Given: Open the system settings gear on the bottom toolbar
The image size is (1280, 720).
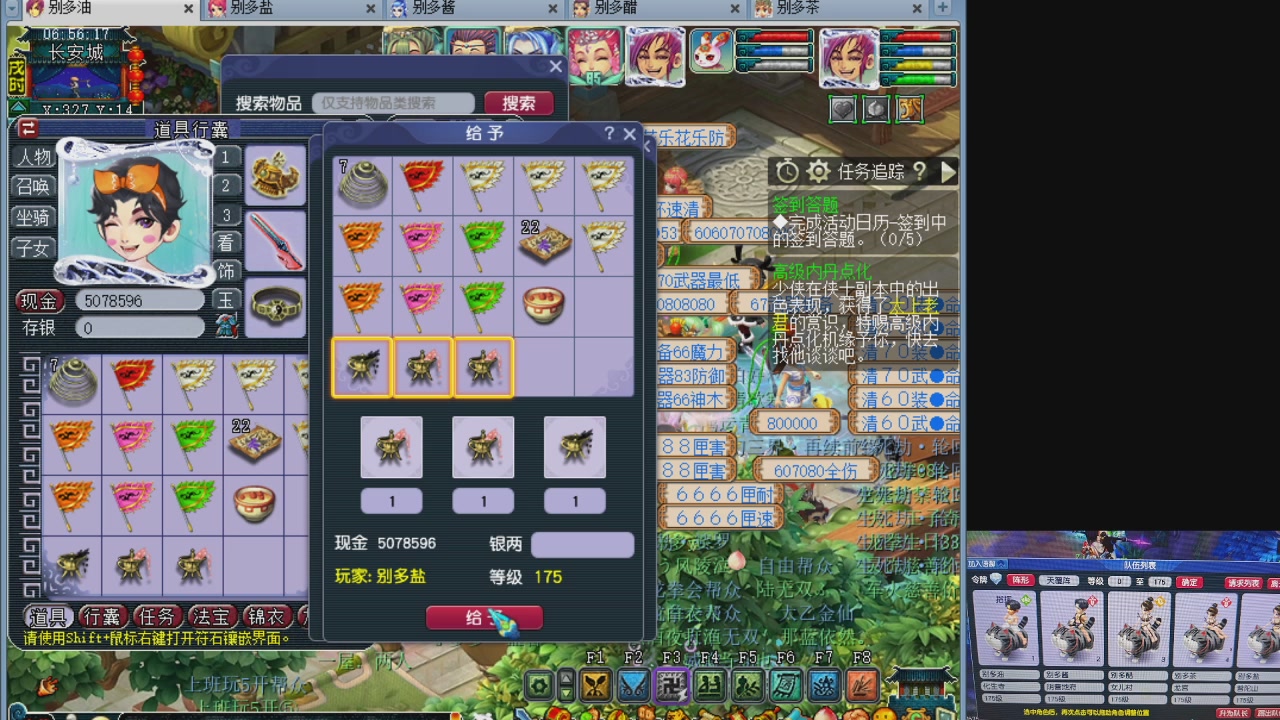Looking at the screenshot, I should tap(536, 685).
